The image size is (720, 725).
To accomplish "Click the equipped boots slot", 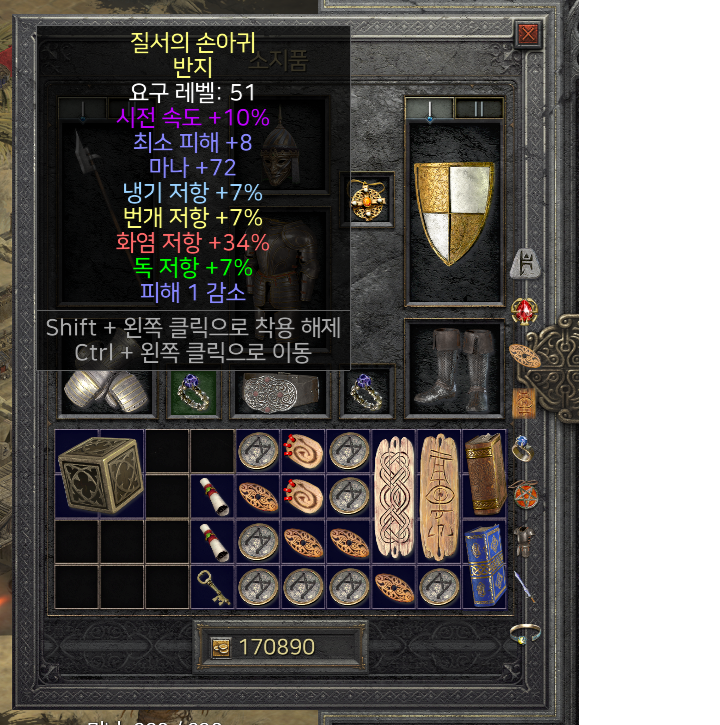I will pyautogui.click(x=453, y=368).
